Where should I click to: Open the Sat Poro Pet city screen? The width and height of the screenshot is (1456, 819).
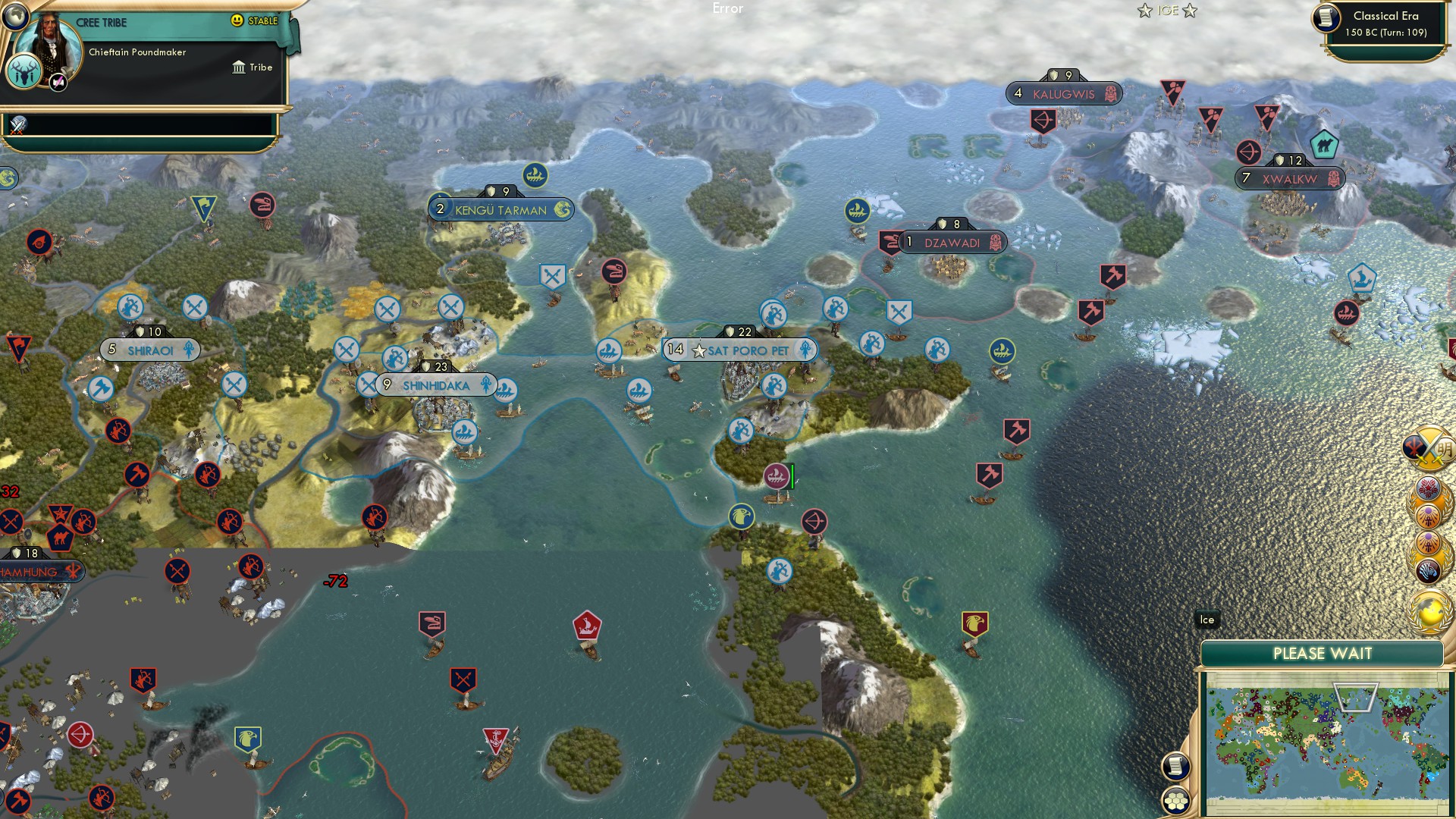[747, 350]
